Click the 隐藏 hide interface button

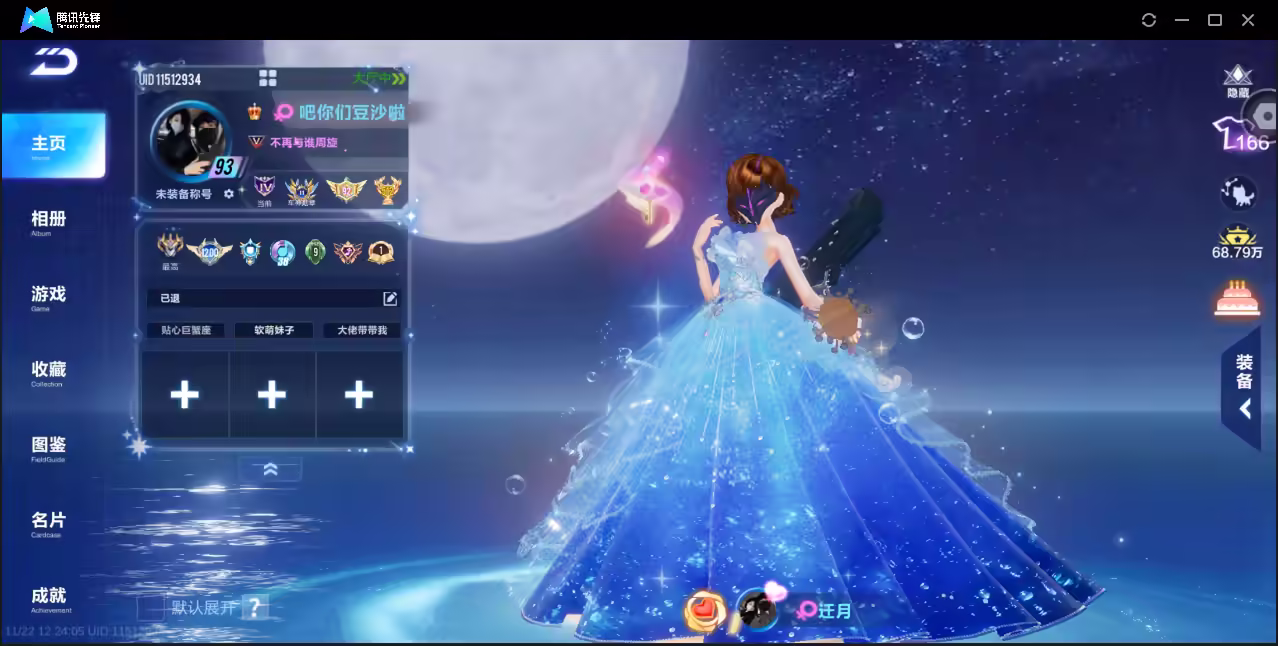[x=1238, y=81]
